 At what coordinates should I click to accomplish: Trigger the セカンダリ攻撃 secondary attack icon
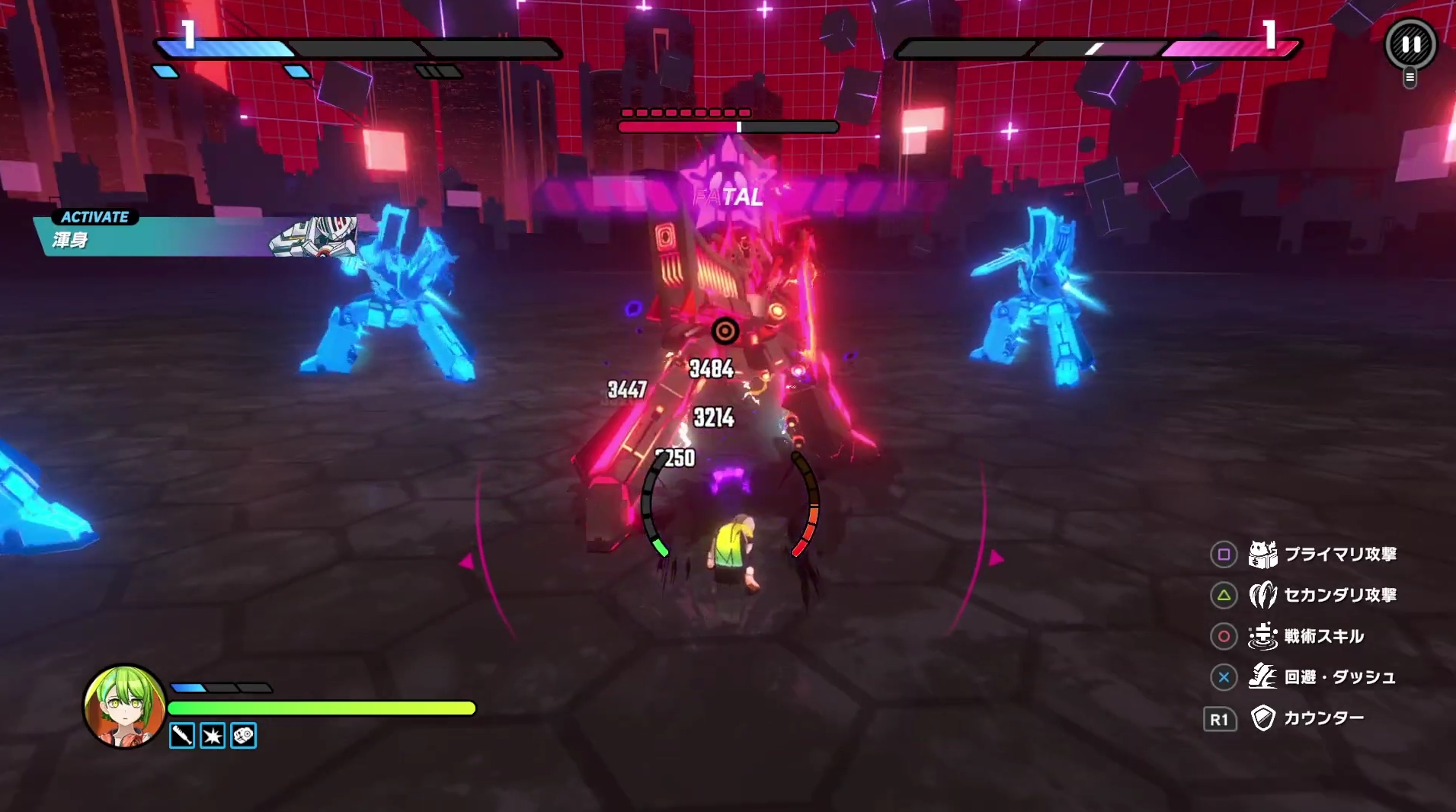1262,595
